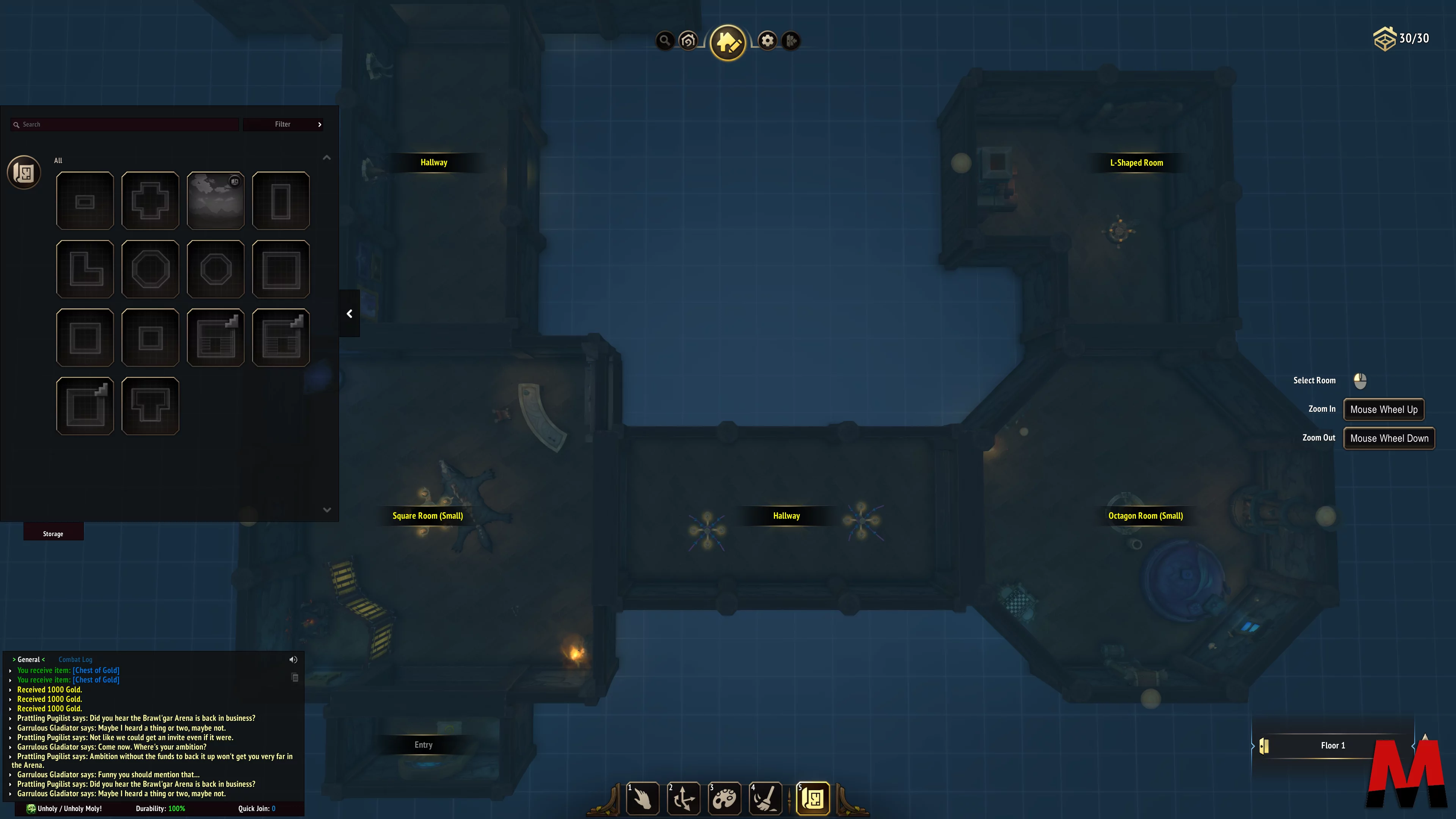The height and width of the screenshot is (819, 1456).
Task: Choose the L-shaped room tile
Action: [x=85, y=269]
